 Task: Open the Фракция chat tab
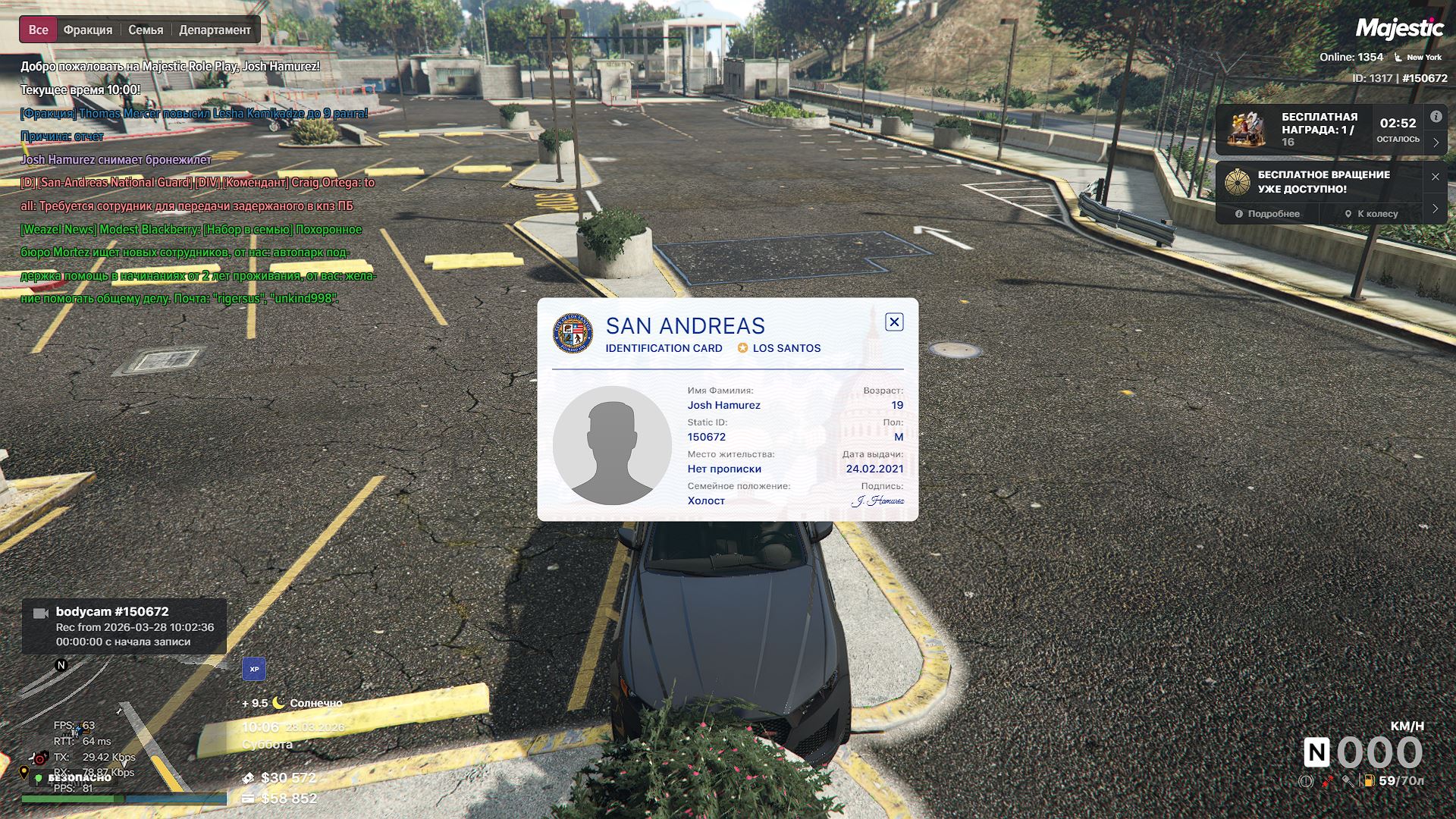(88, 30)
